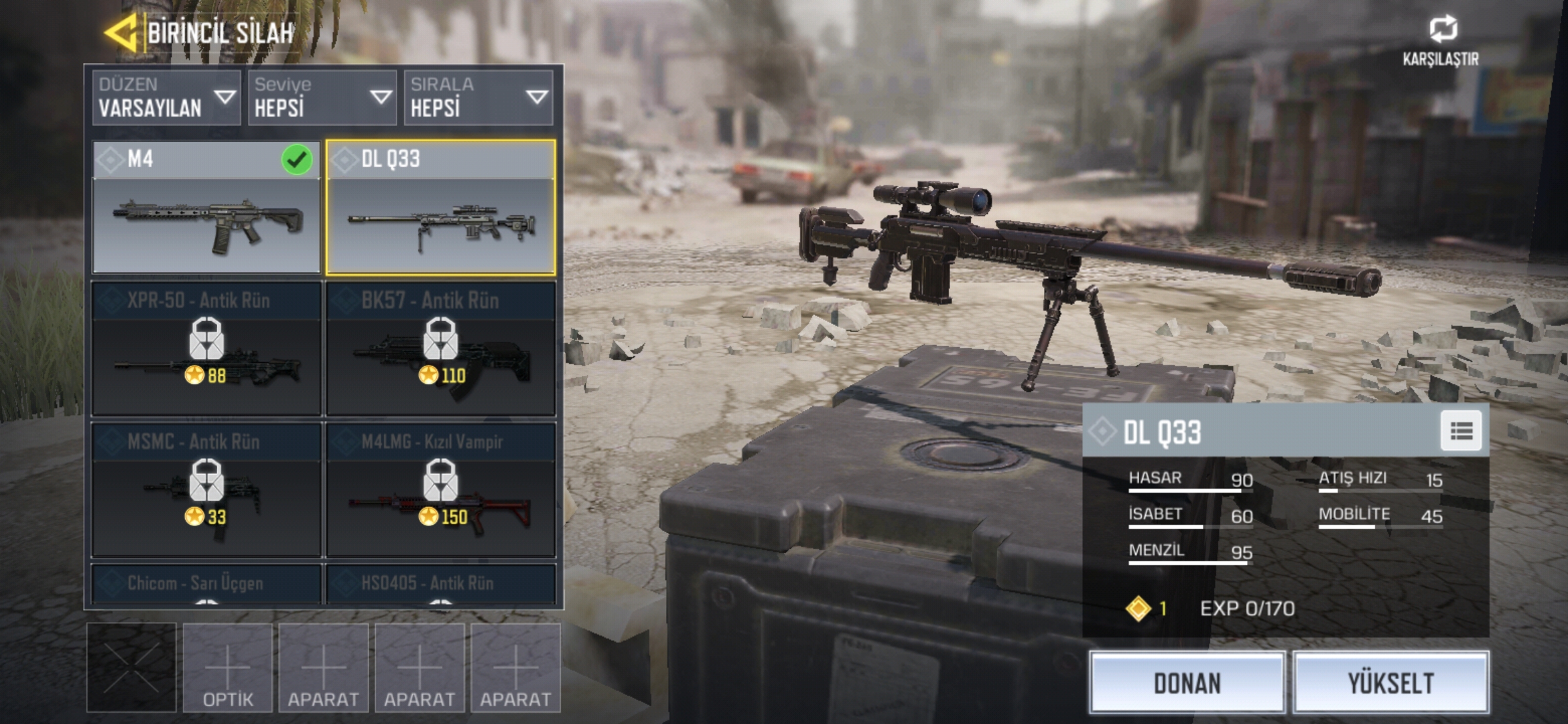Screen dimensions: 1568x724
Task: Tap the KARŞILAŞTIR compare button
Action: pyautogui.click(x=1441, y=40)
